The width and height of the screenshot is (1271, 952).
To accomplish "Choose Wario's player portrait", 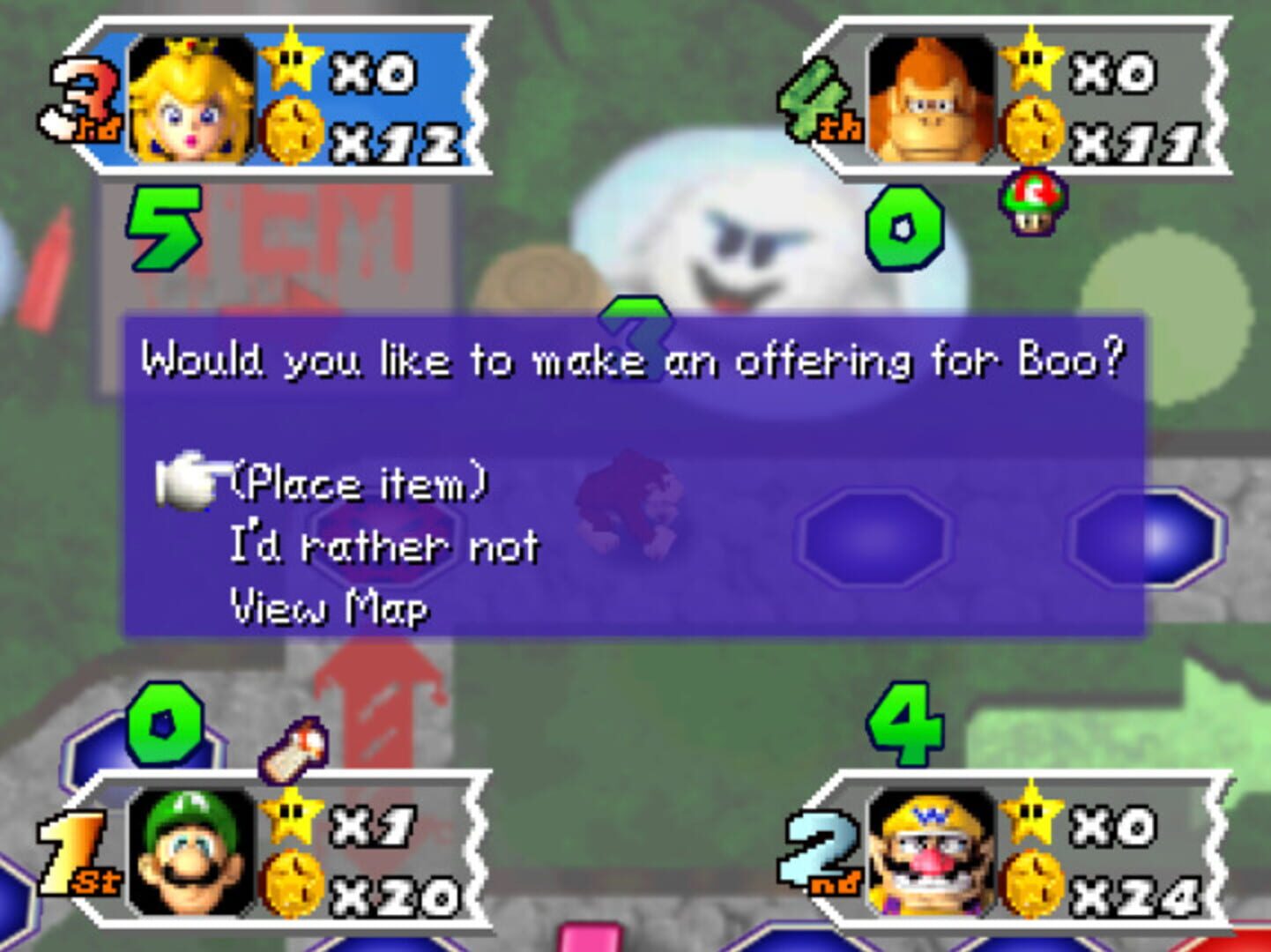I will click(x=931, y=852).
